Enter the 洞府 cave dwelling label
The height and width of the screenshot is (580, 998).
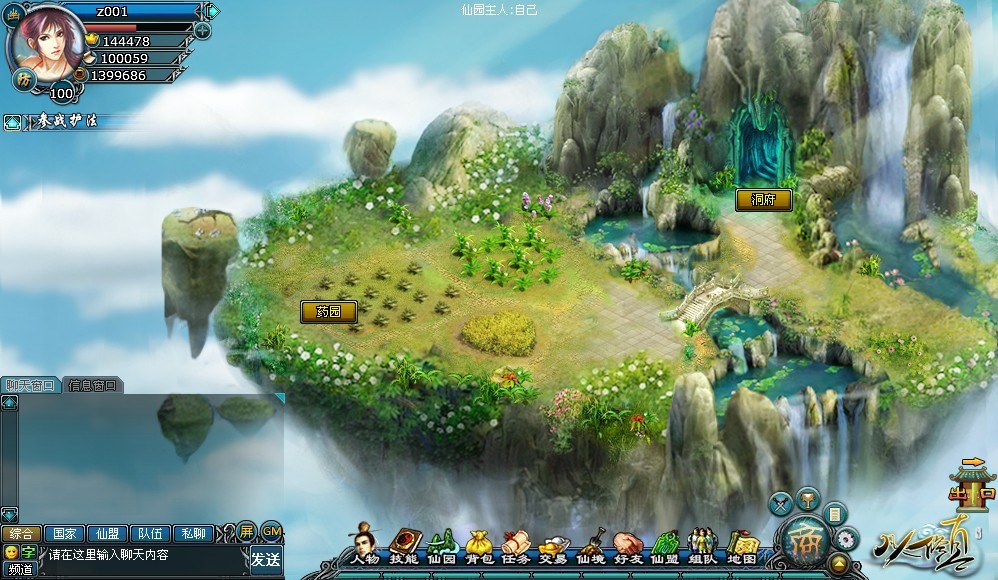pos(763,200)
